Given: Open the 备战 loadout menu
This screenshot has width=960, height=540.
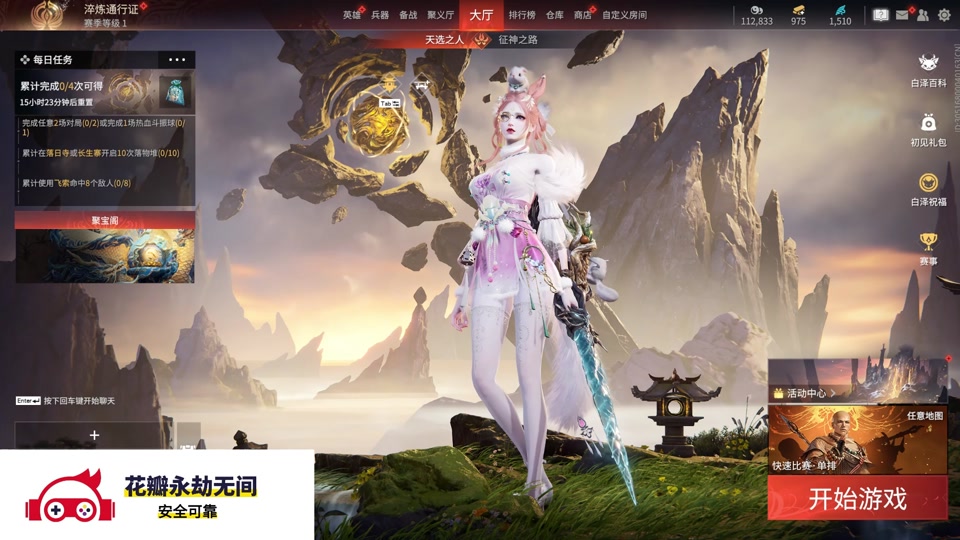Looking at the screenshot, I should pyautogui.click(x=408, y=15).
